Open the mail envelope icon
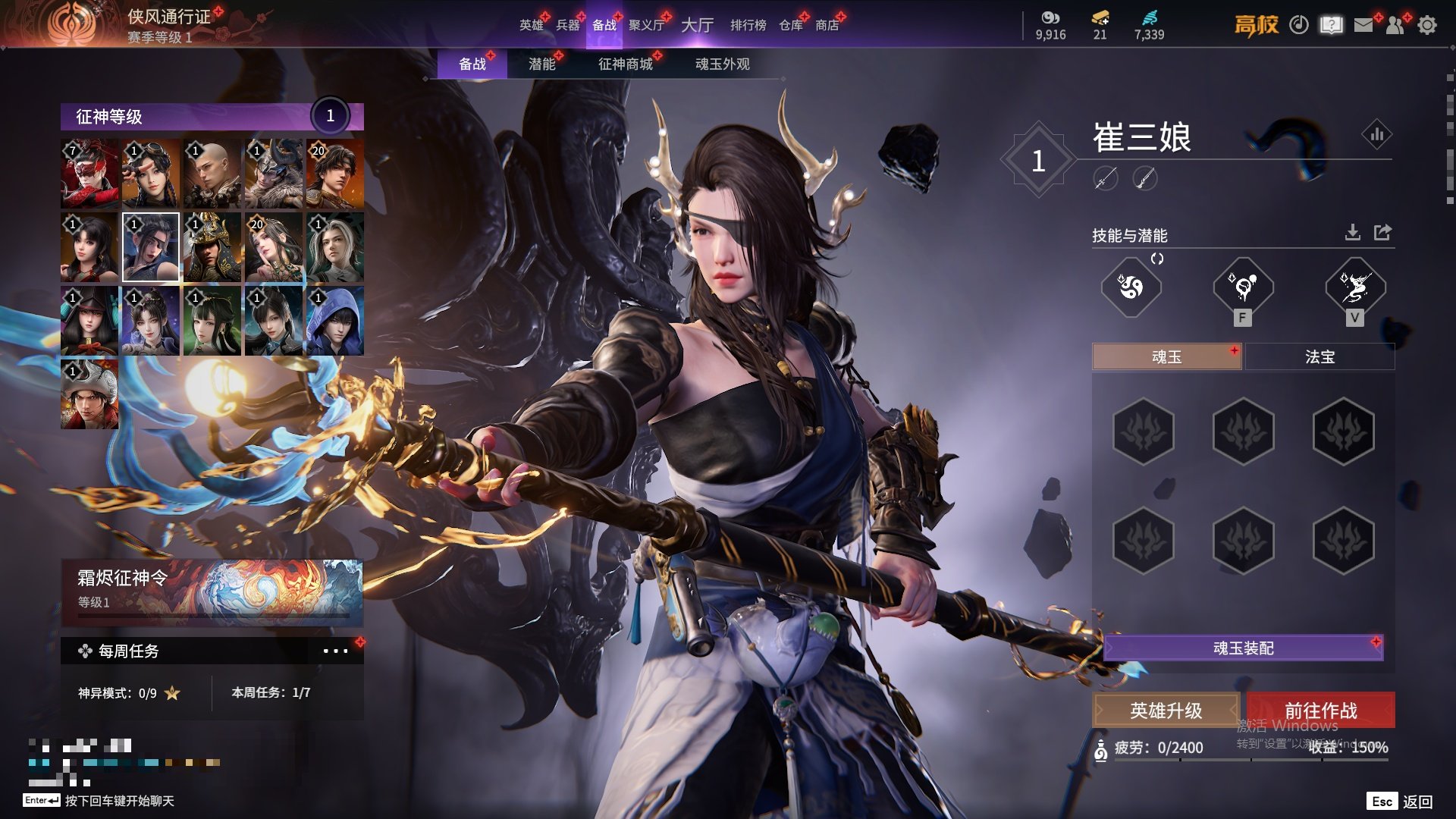 (1363, 25)
